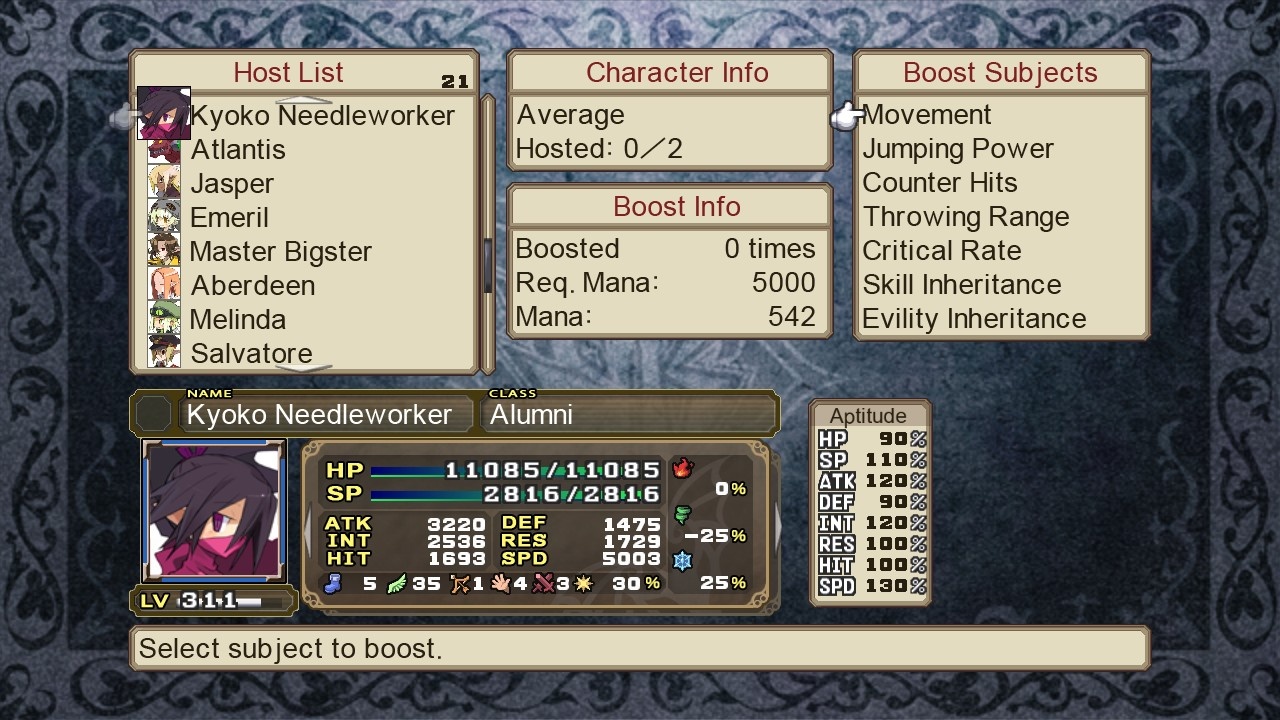Image resolution: width=1280 pixels, height=720 pixels.
Task: Choose Movement in Boost Subjects
Action: (x=927, y=114)
